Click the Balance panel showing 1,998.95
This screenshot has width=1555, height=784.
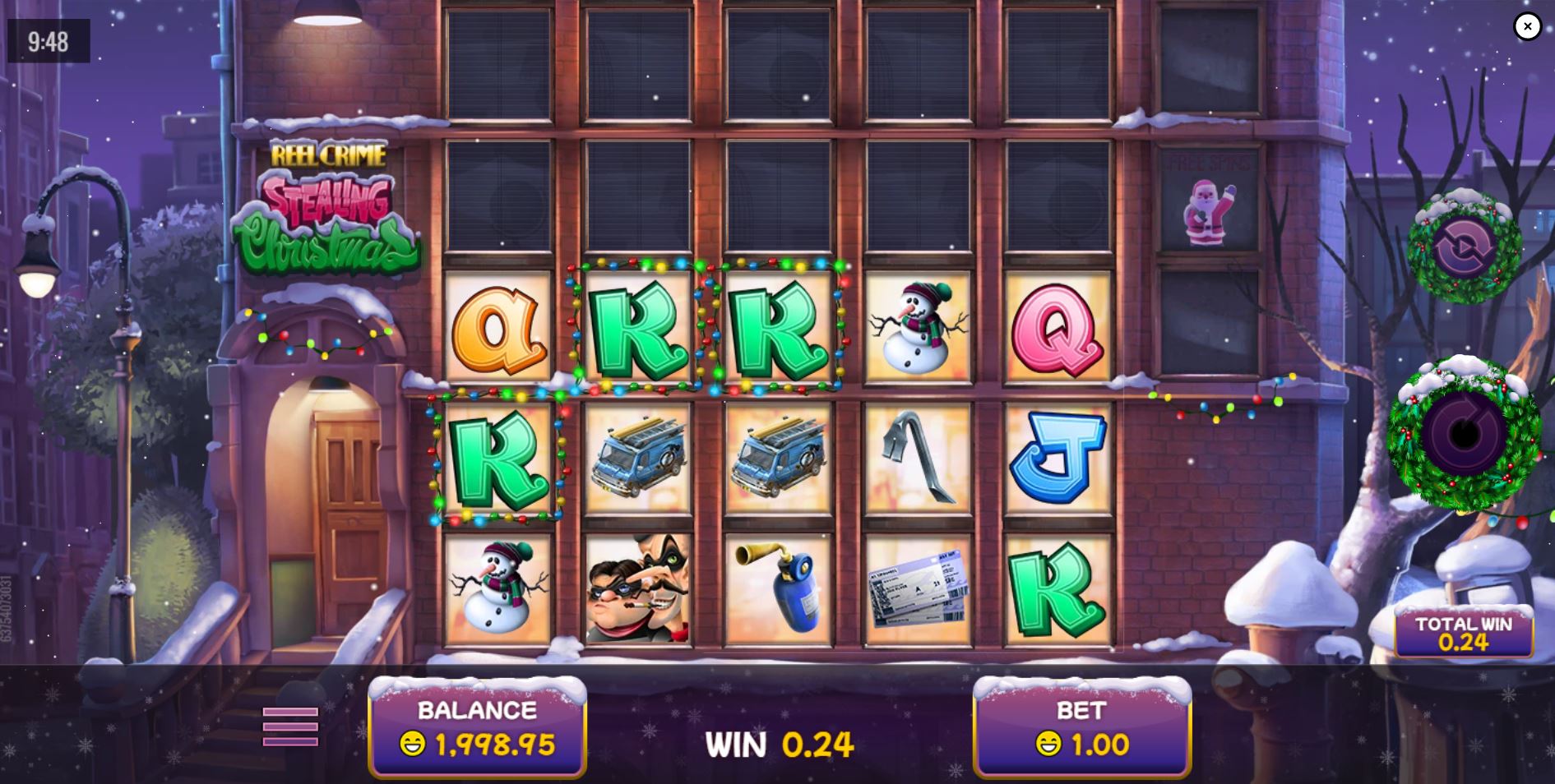click(477, 727)
